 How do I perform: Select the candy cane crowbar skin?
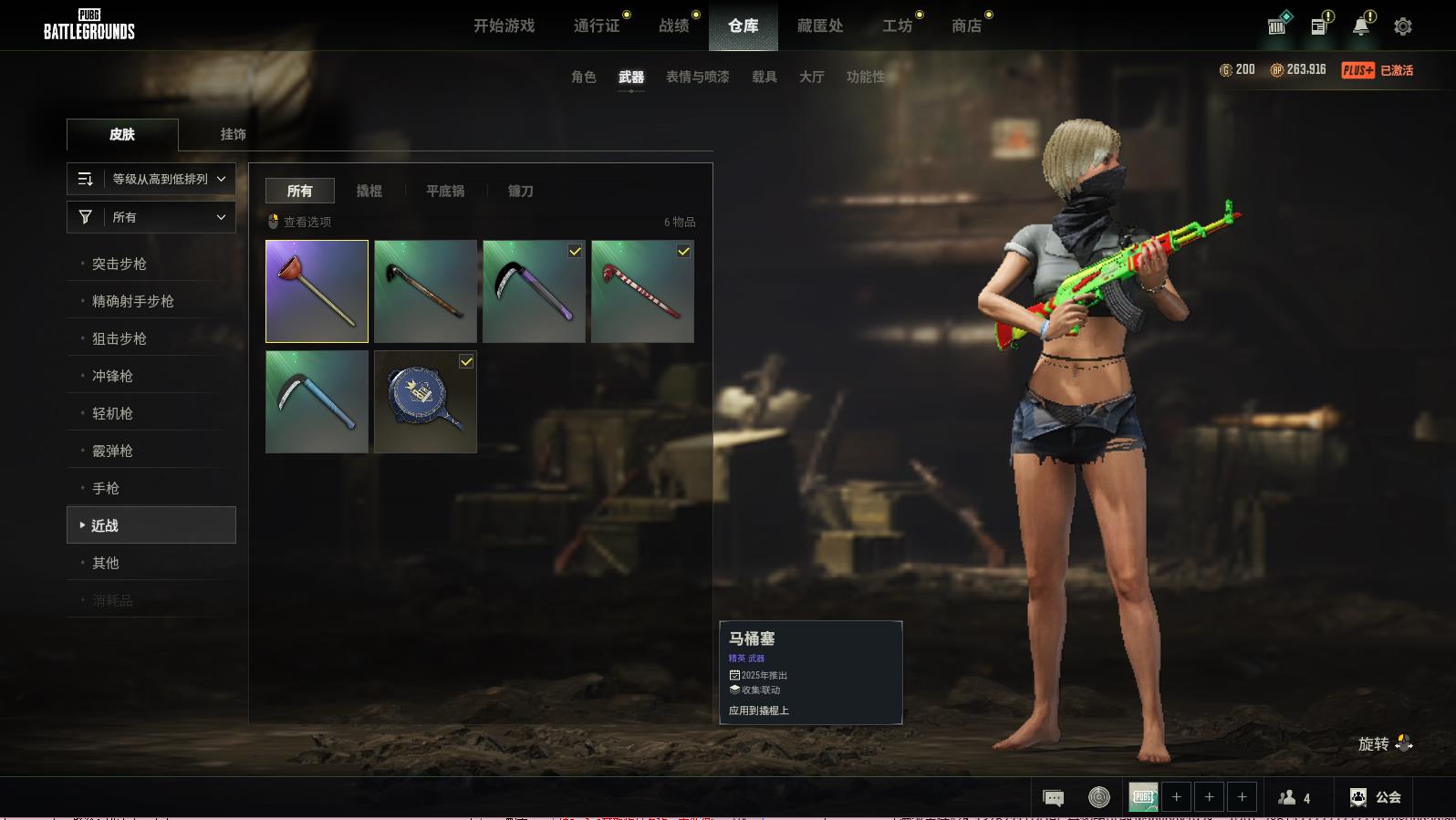tap(642, 291)
